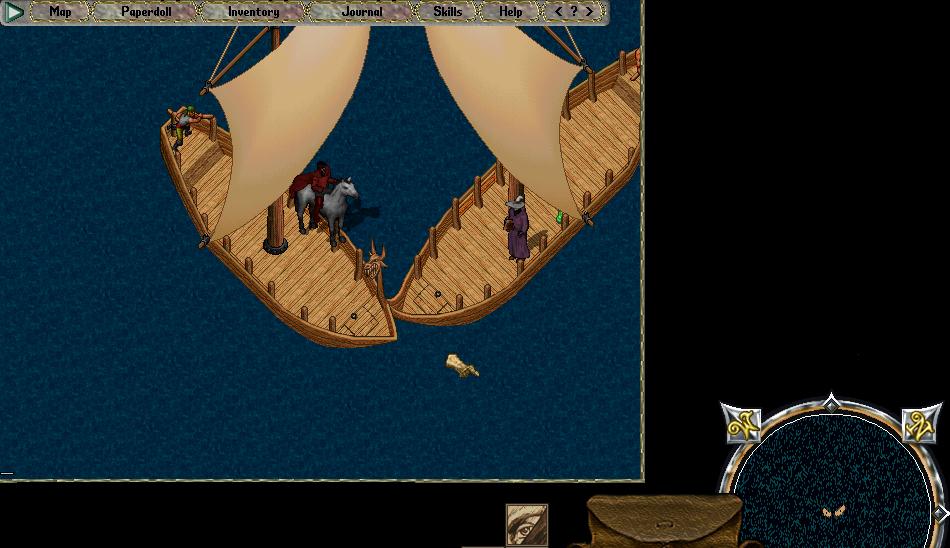Open the Map from the top menu bar
The image size is (950, 548).
(60, 12)
